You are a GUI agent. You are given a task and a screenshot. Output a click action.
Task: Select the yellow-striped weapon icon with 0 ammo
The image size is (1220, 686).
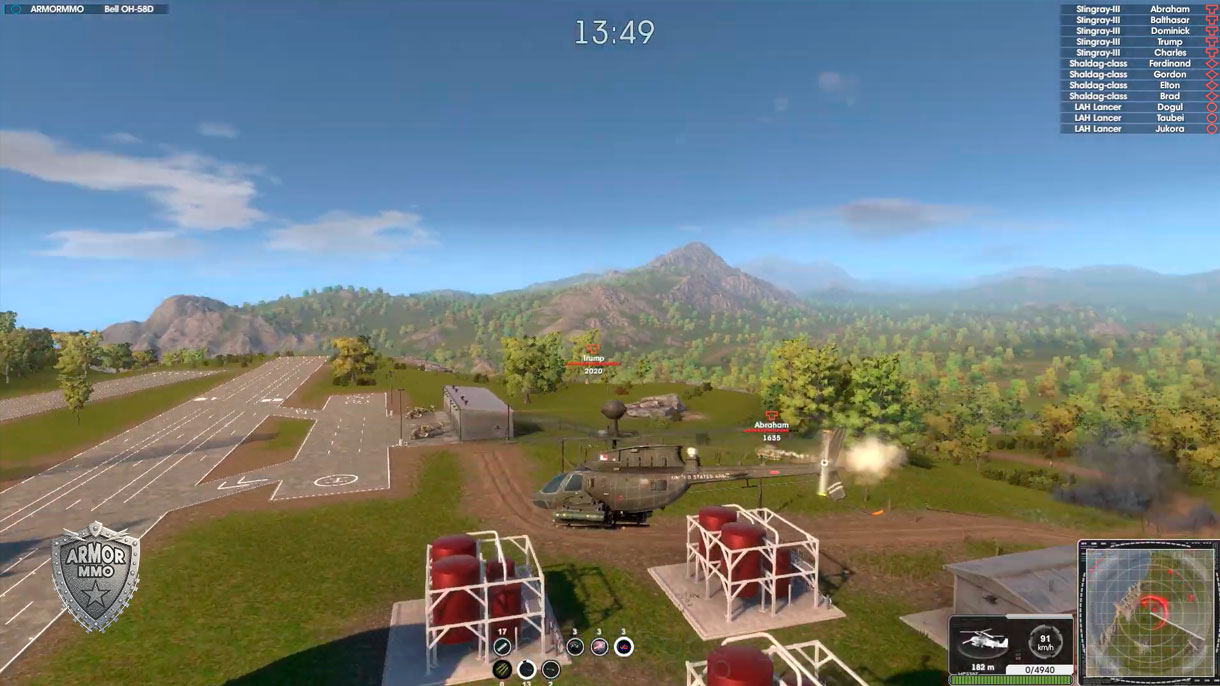[502, 669]
